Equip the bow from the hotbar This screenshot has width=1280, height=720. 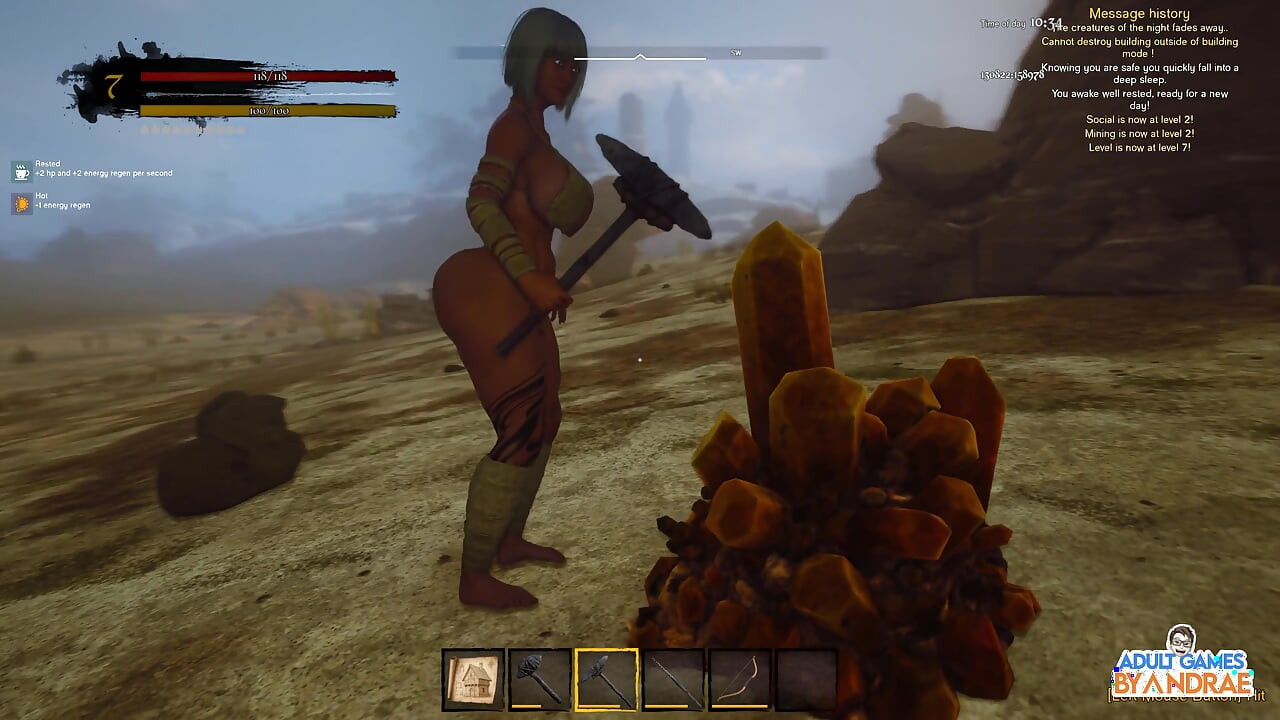click(740, 680)
